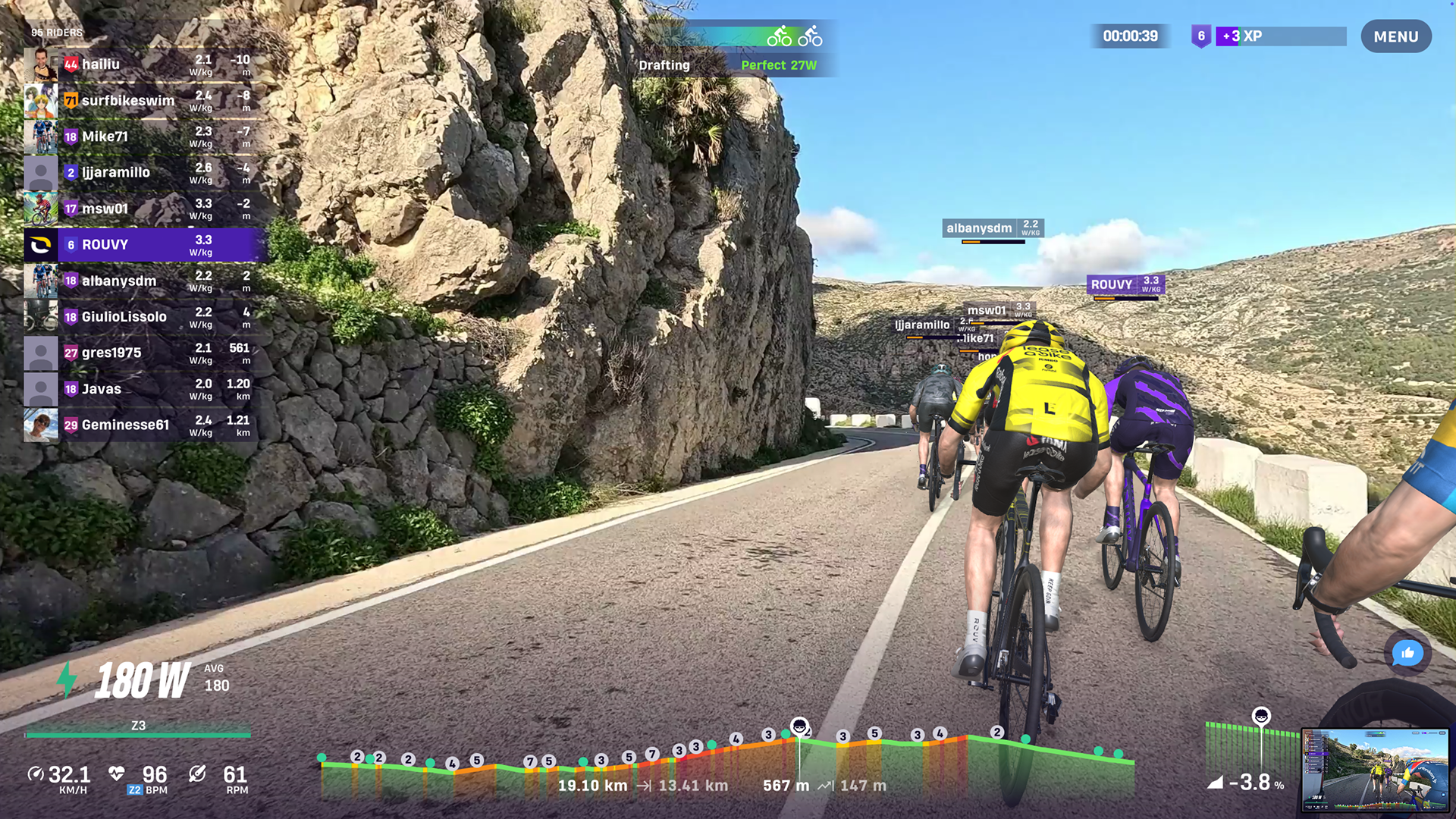1456x819 pixels.
Task: Select the Javas rider row
Action: (x=144, y=389)
